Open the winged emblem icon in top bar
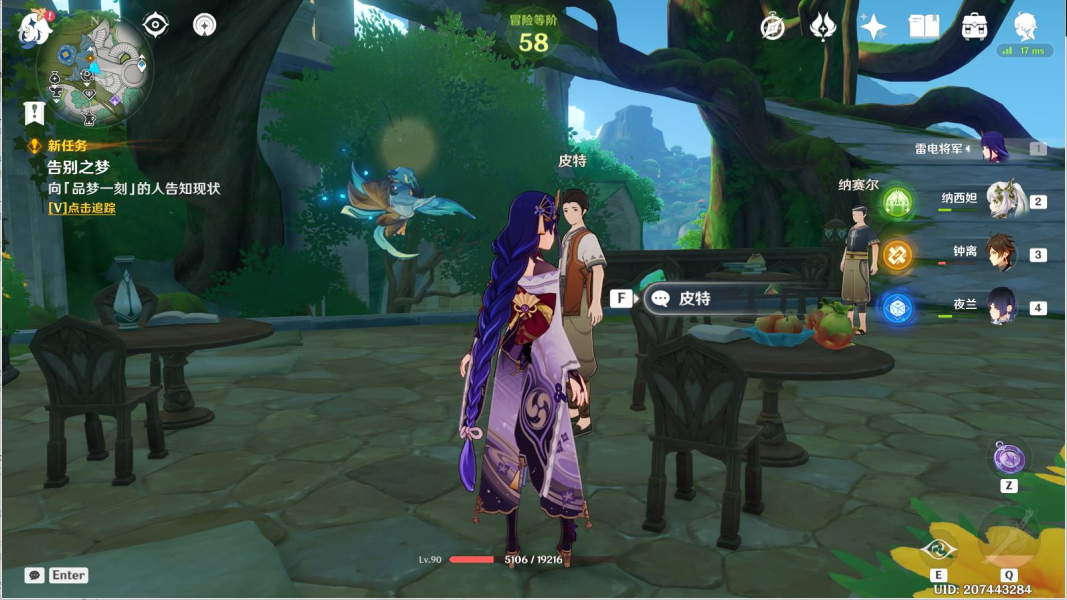1067x600 pixels. tap(823, 27)
